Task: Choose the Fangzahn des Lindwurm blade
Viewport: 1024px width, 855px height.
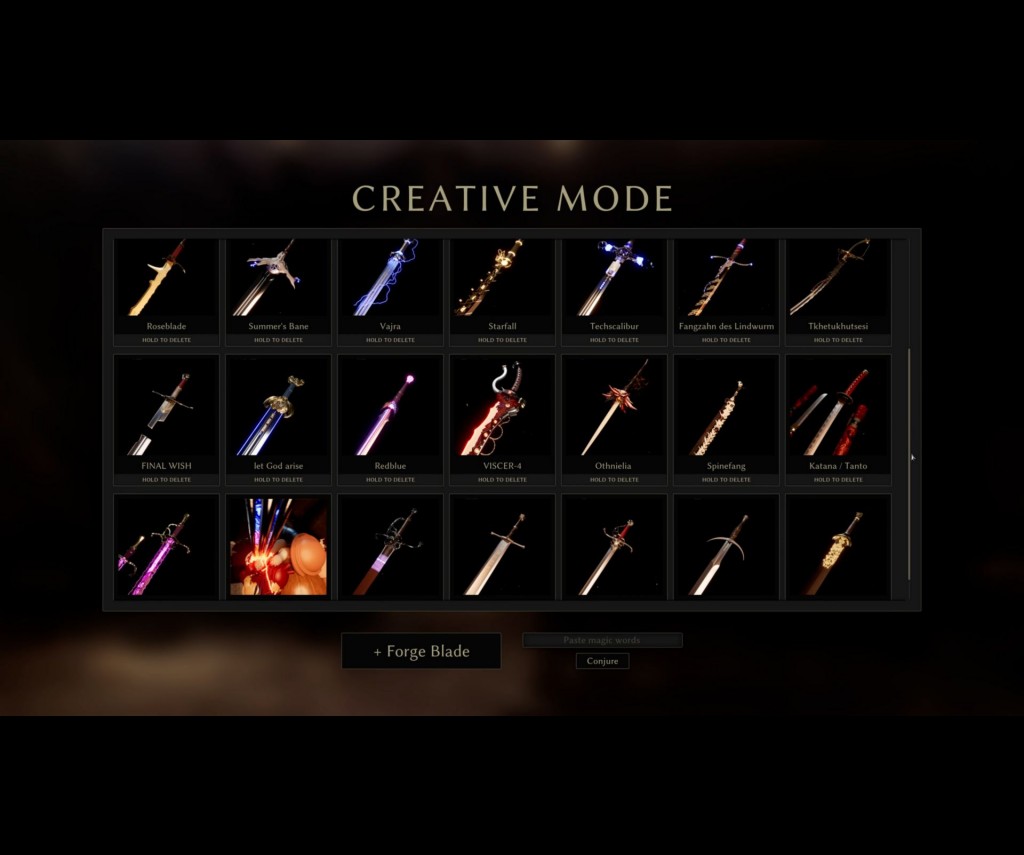Action: [726, 279]
